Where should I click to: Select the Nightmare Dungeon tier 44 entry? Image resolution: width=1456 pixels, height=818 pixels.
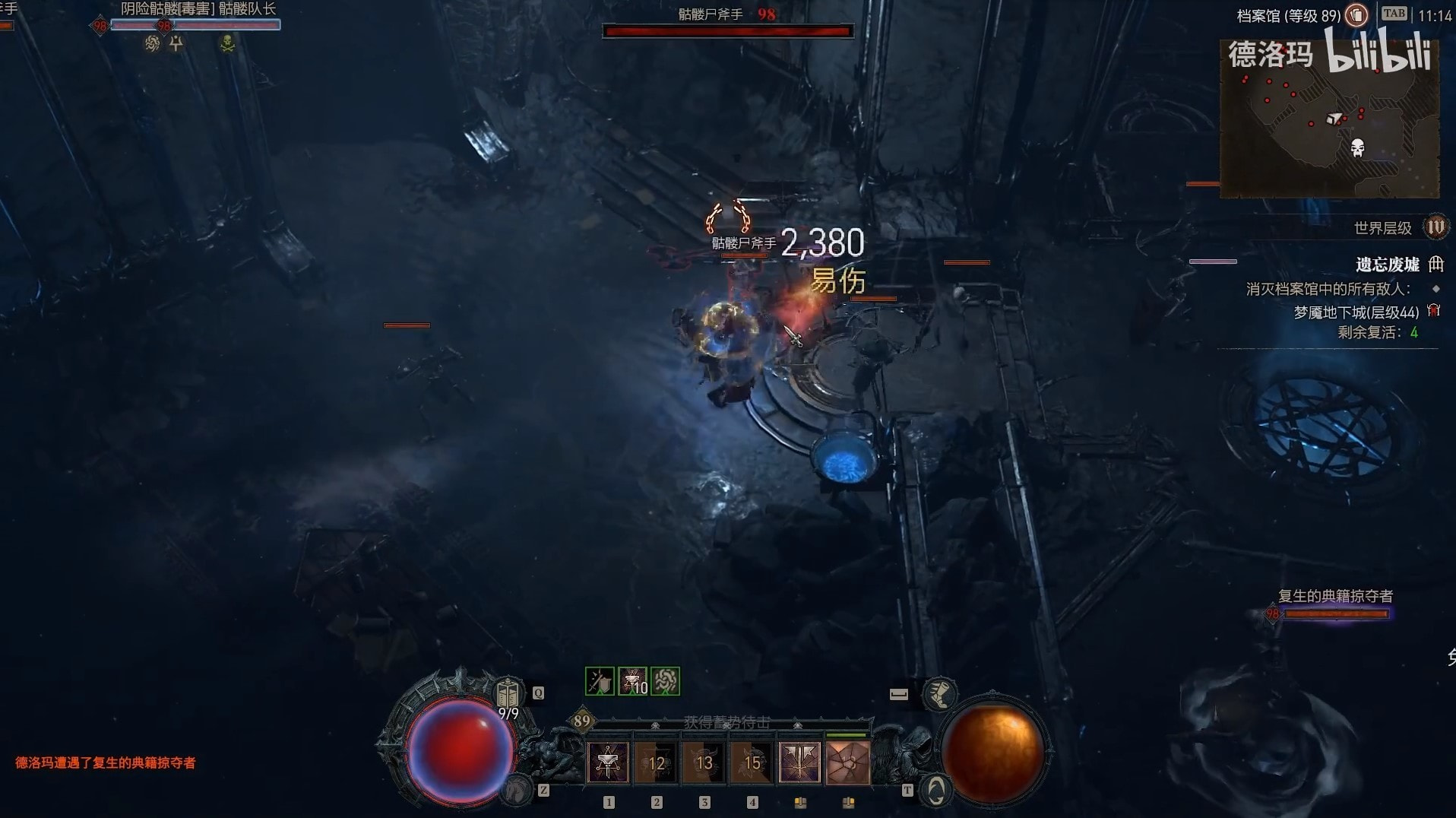coord(1356,312)
